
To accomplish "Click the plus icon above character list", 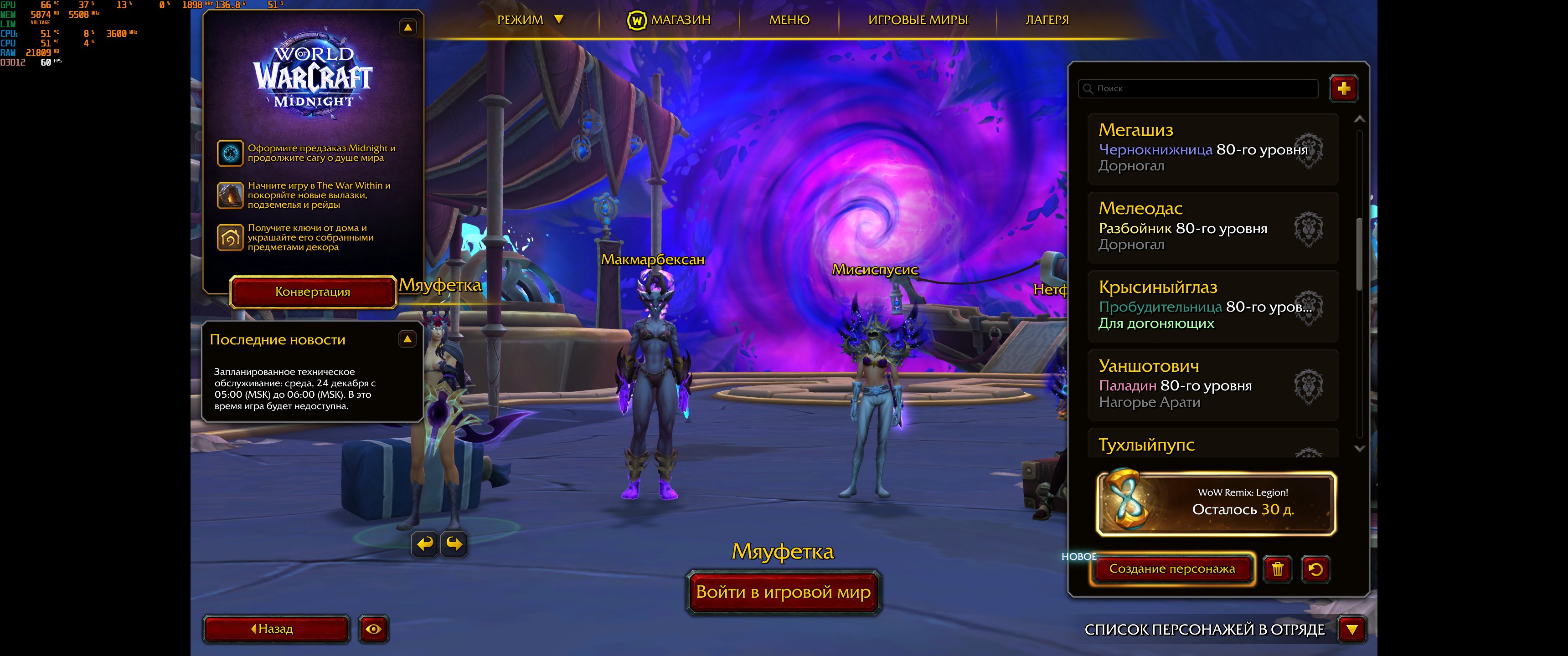I will tap(1344, 88).
